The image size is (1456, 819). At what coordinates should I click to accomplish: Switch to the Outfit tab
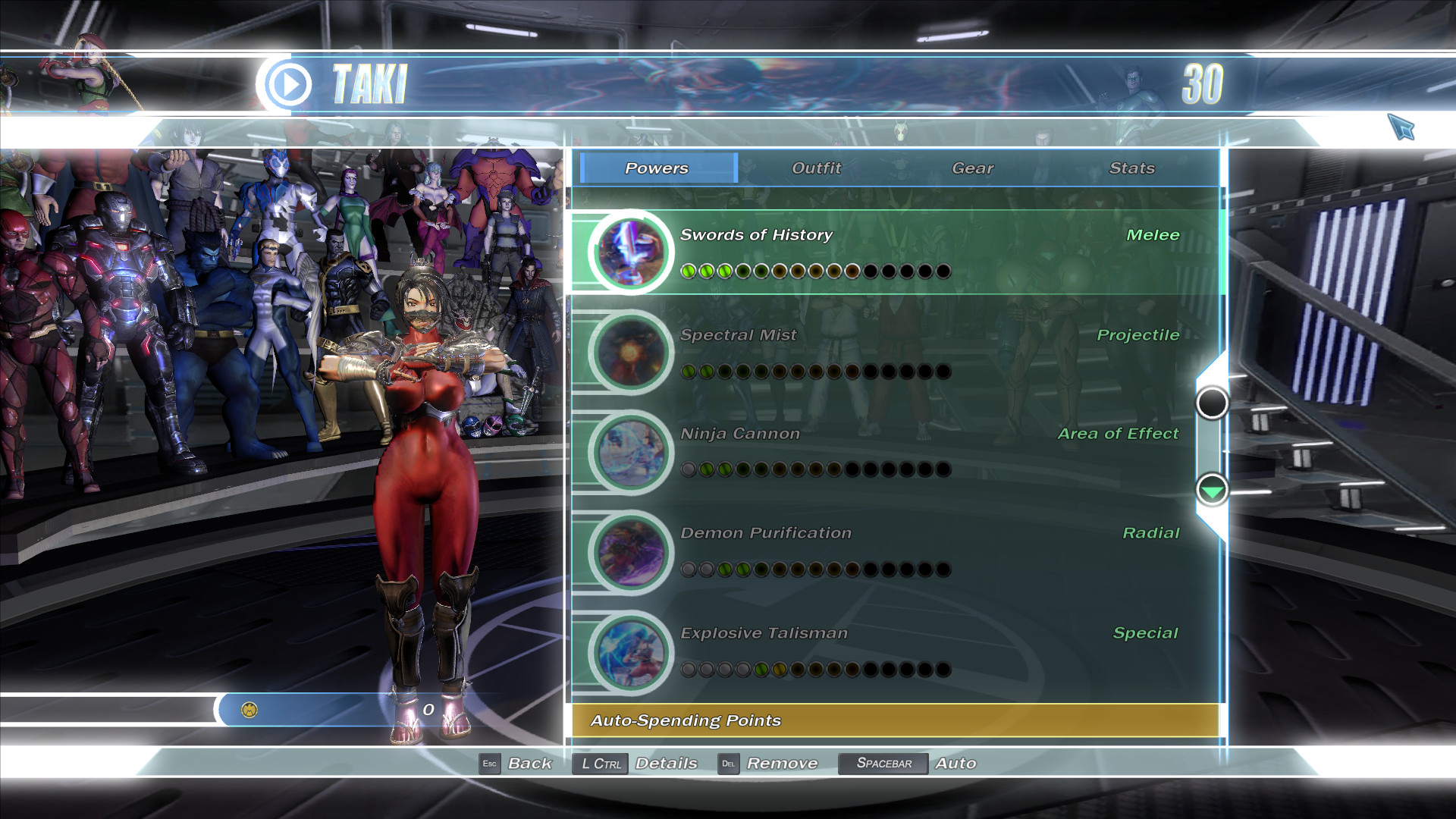coord(815,168)
